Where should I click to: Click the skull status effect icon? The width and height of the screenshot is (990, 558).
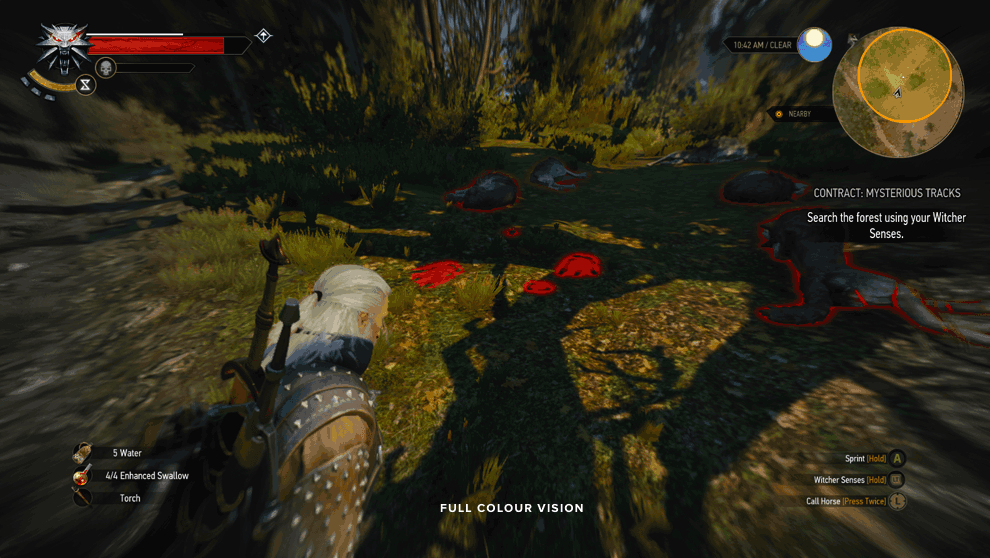click(x=108, y=67)
